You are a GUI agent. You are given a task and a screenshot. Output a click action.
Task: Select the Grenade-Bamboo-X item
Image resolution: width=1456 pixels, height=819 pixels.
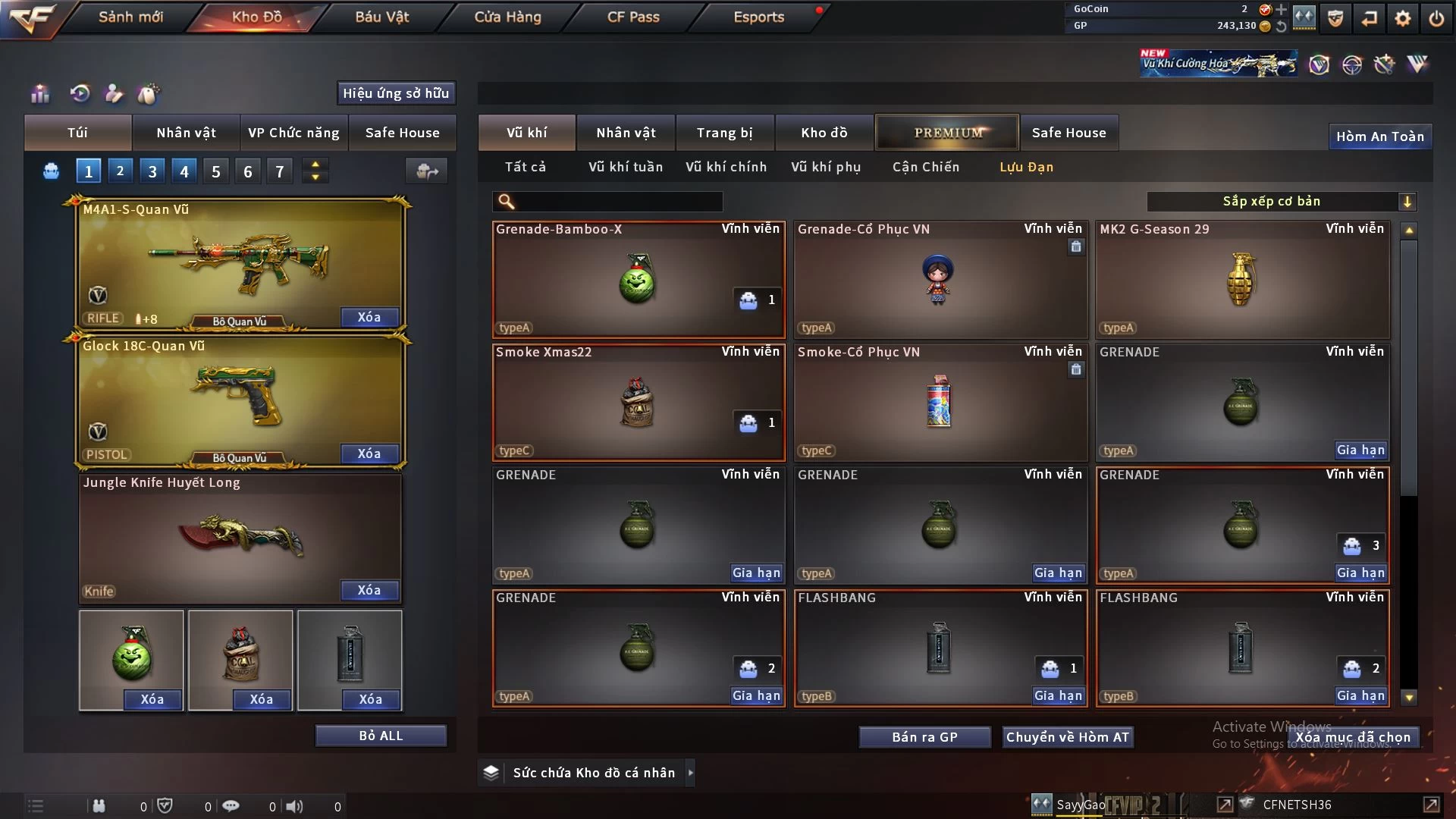pyautogui.click(x=638, y=280)
